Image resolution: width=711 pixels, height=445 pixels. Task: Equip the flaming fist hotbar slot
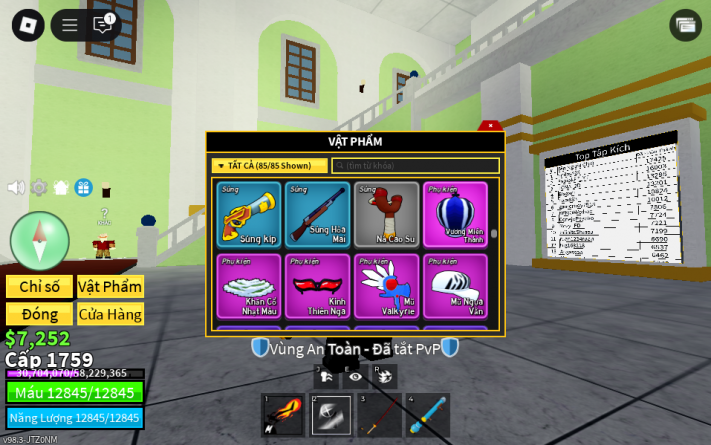click(282, 415)
